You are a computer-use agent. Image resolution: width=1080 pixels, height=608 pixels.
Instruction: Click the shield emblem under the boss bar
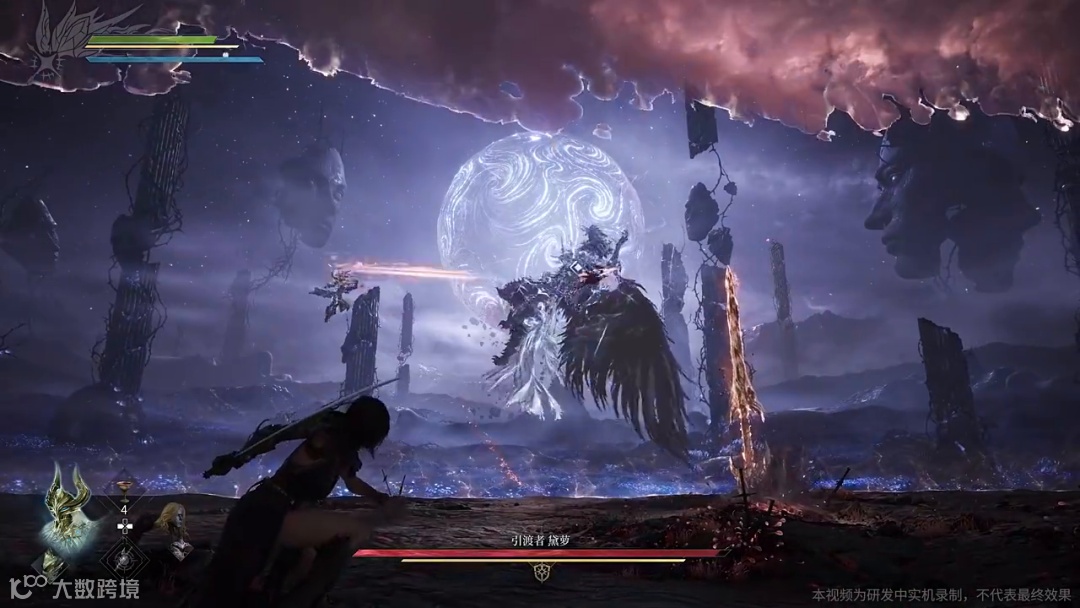coord(540,573)
